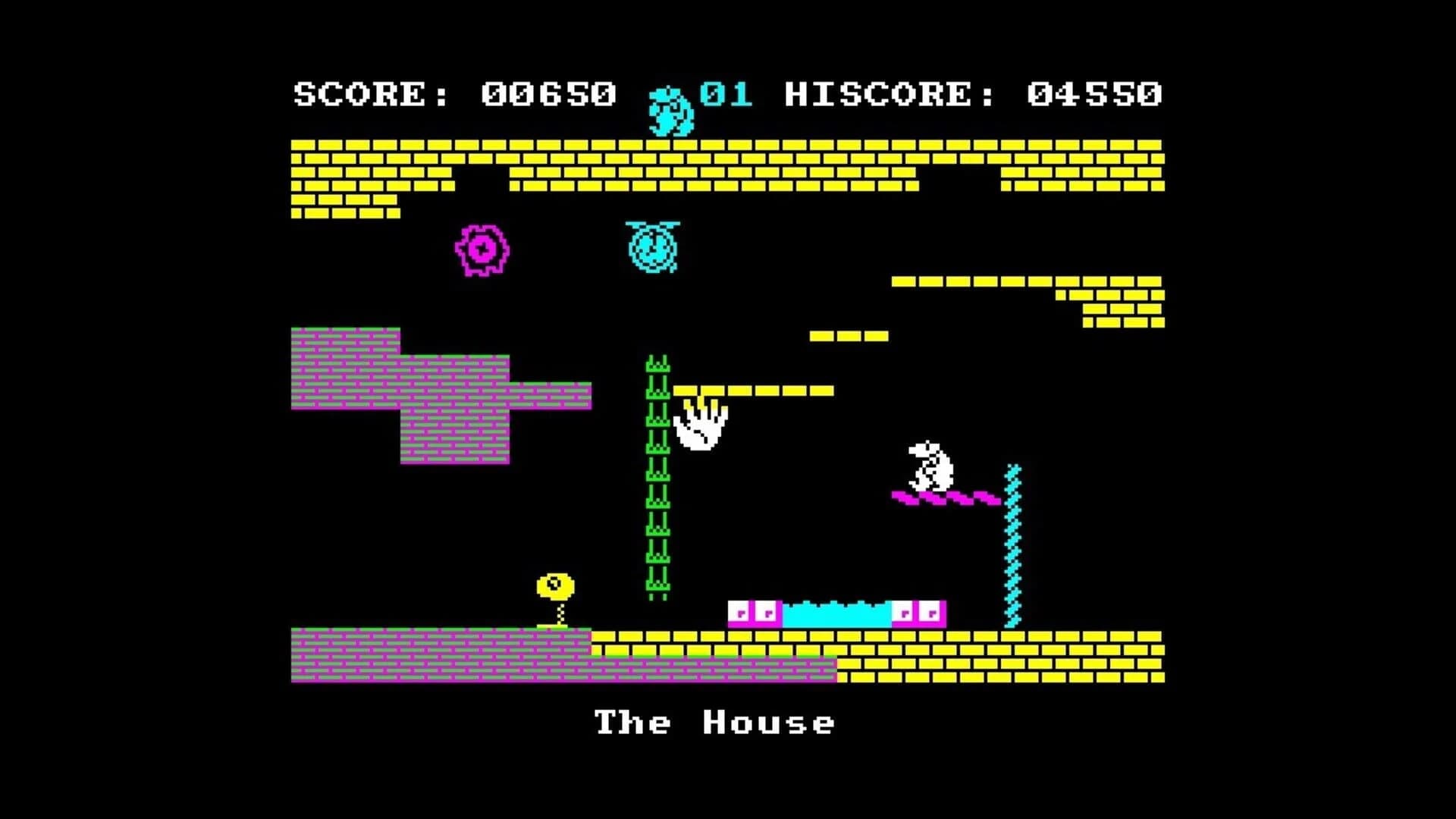This screenshot has width=1456, height=819.
Task: Select the 01 lives counter
Action: point(724,93)
